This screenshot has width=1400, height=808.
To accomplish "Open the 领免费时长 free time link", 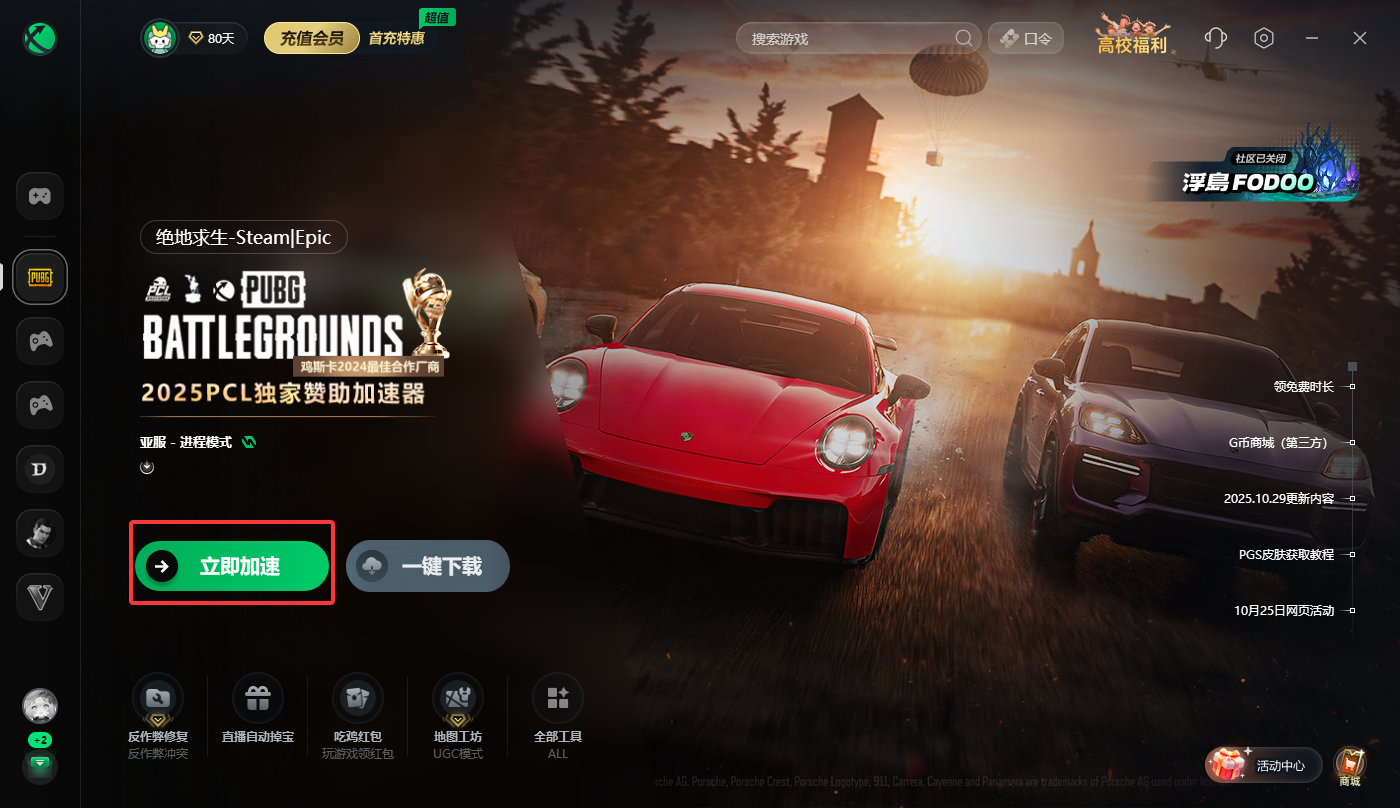I will (1303, 386).
